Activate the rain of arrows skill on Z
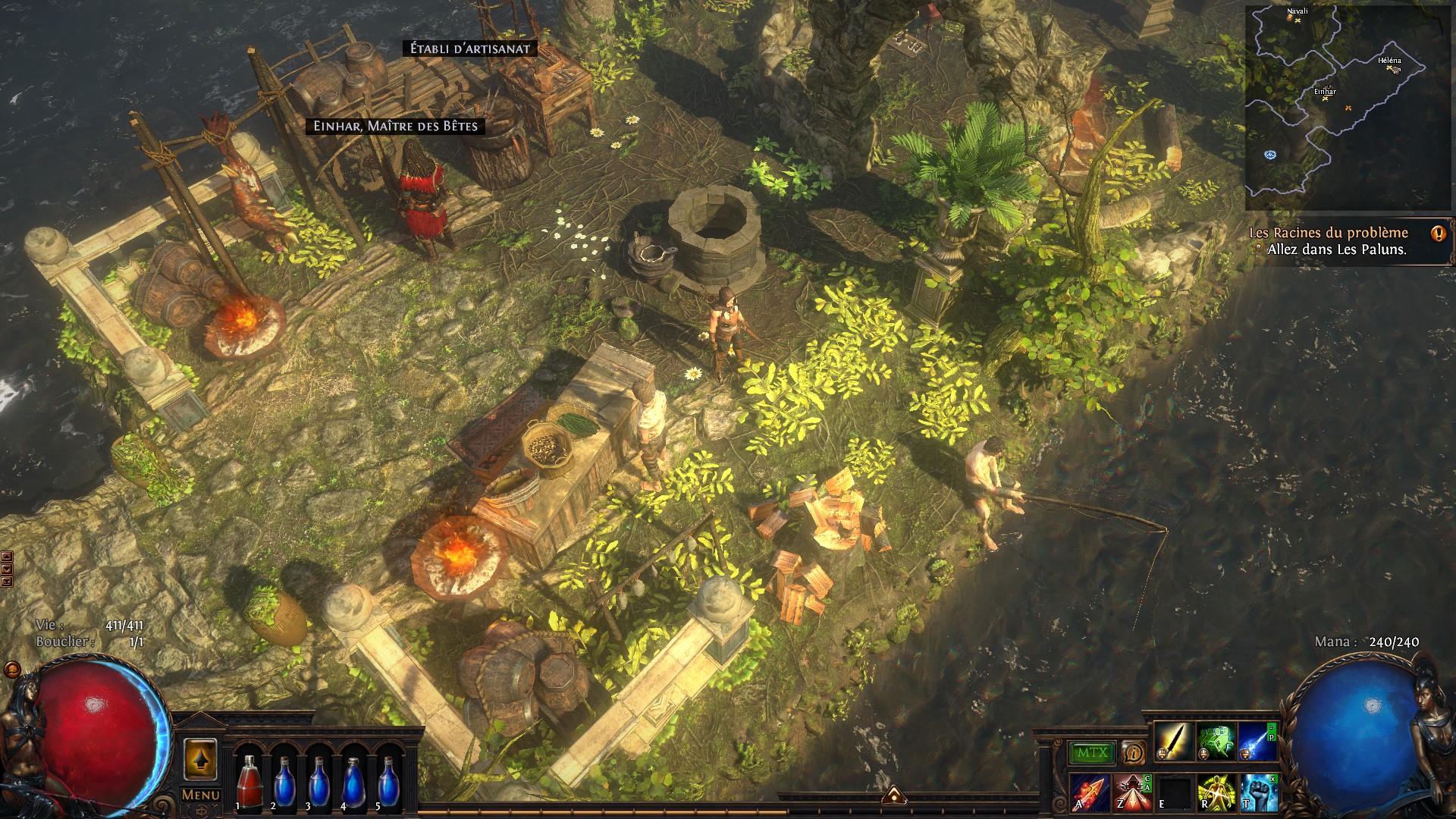The height and width of the screenshot is (819, 1456). [x=1132, y=792]
